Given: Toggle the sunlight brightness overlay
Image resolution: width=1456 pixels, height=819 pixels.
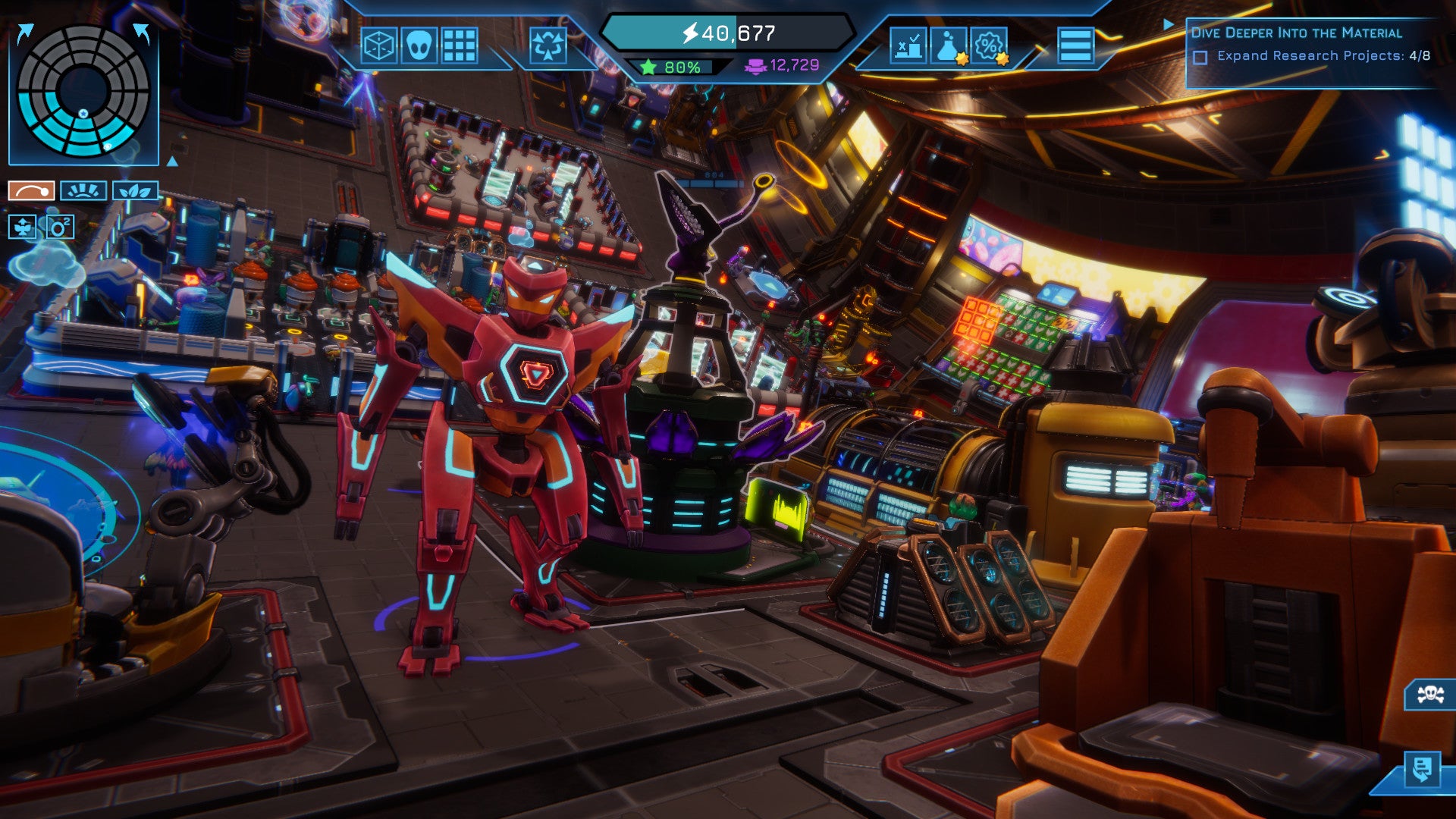Looking at the screenshot, I should pos(83,190).
